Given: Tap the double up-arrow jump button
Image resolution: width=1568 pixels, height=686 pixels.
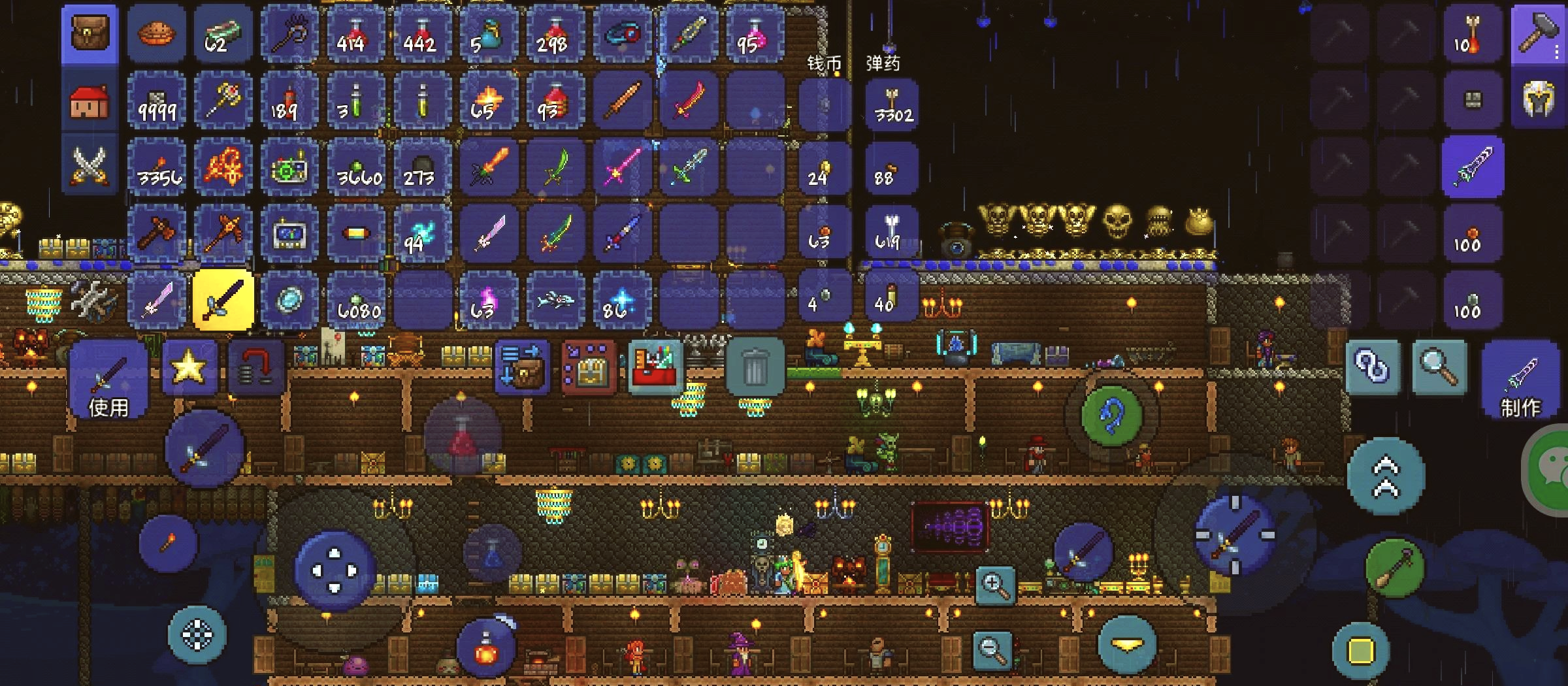Looking at the screenshot, I should 1386,478.
